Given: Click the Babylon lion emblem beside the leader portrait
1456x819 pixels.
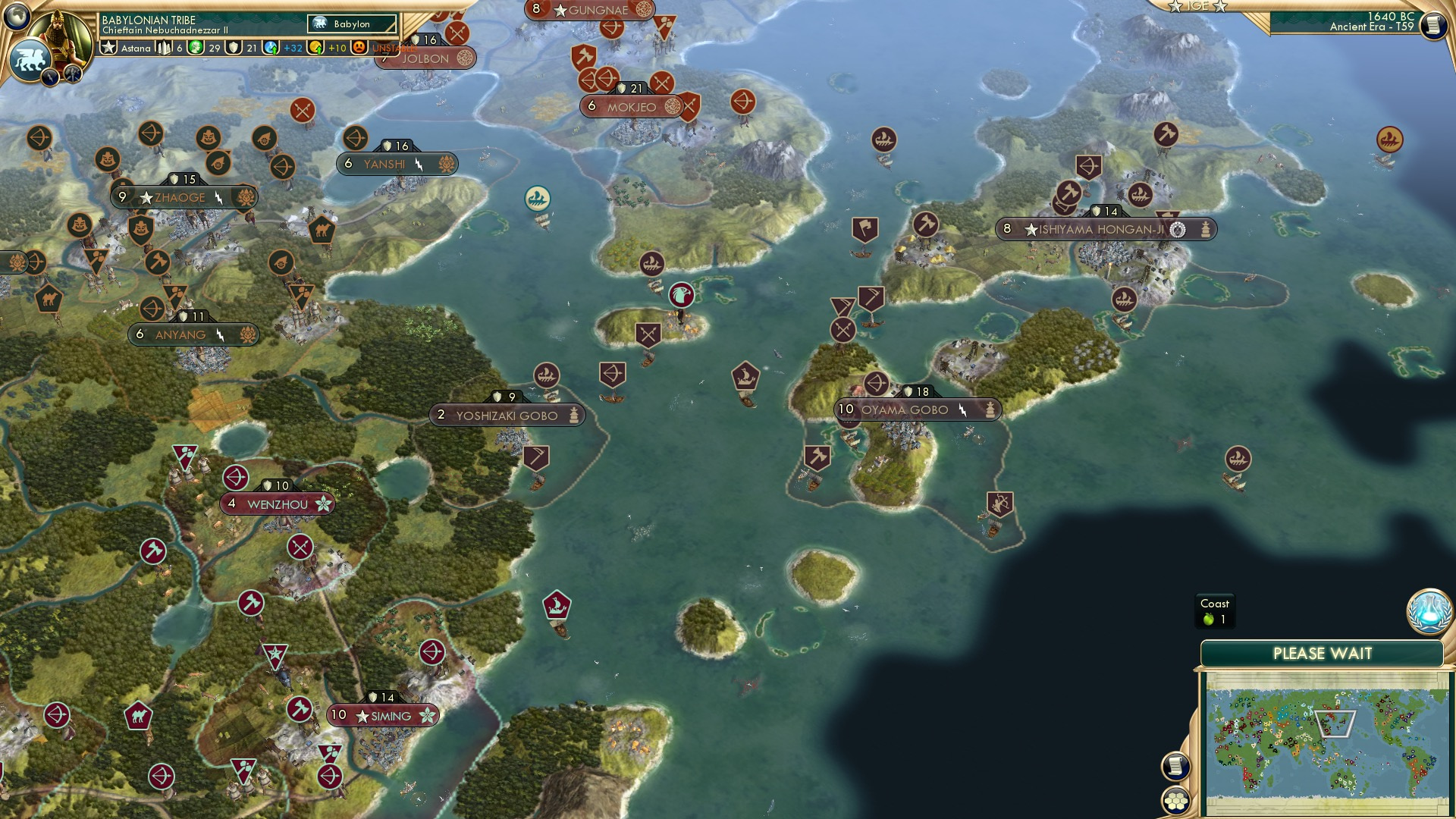Looking at the screenshot, I should pos(32,59).
